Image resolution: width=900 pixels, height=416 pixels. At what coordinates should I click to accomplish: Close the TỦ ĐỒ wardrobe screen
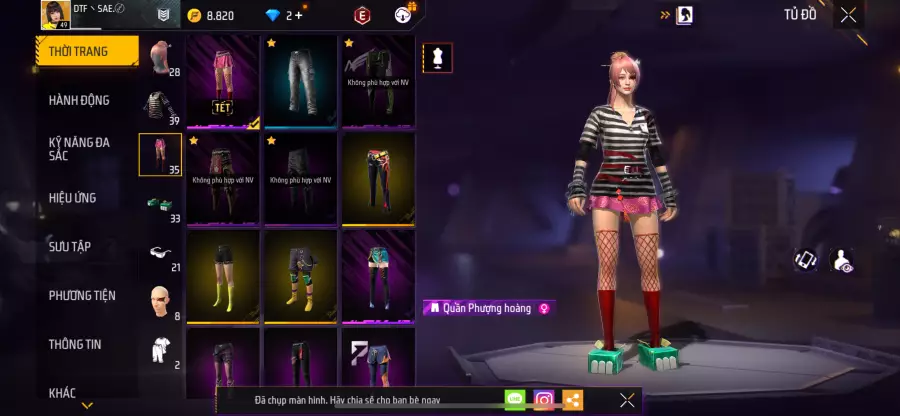coord(848,15)
